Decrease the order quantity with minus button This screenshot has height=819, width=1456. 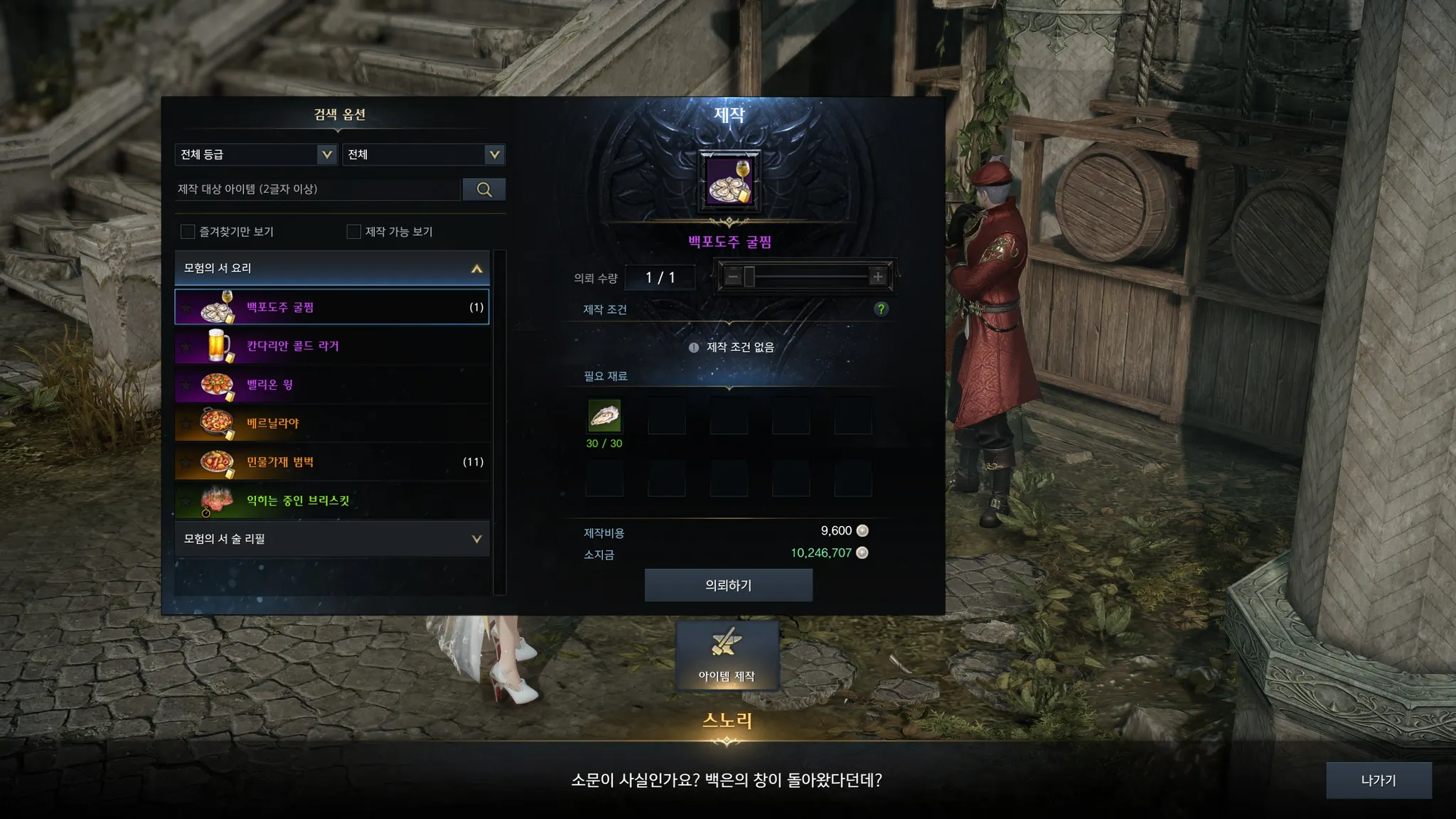733,277
